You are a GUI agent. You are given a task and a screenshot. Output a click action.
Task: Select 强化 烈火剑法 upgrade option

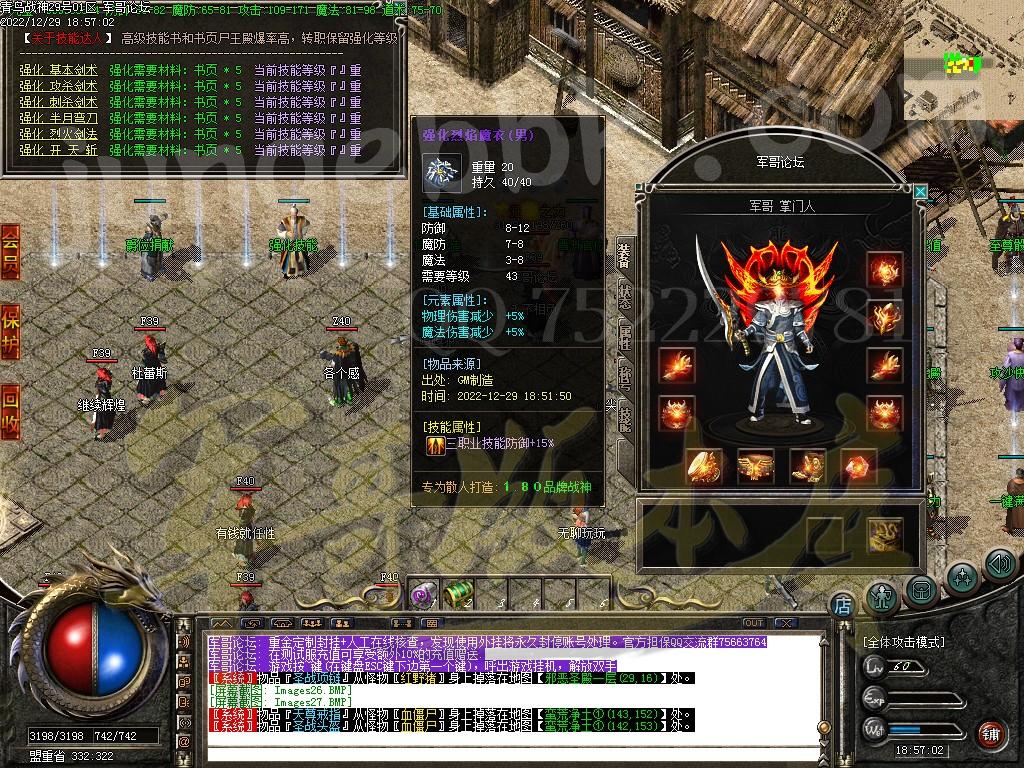[59, 134]
